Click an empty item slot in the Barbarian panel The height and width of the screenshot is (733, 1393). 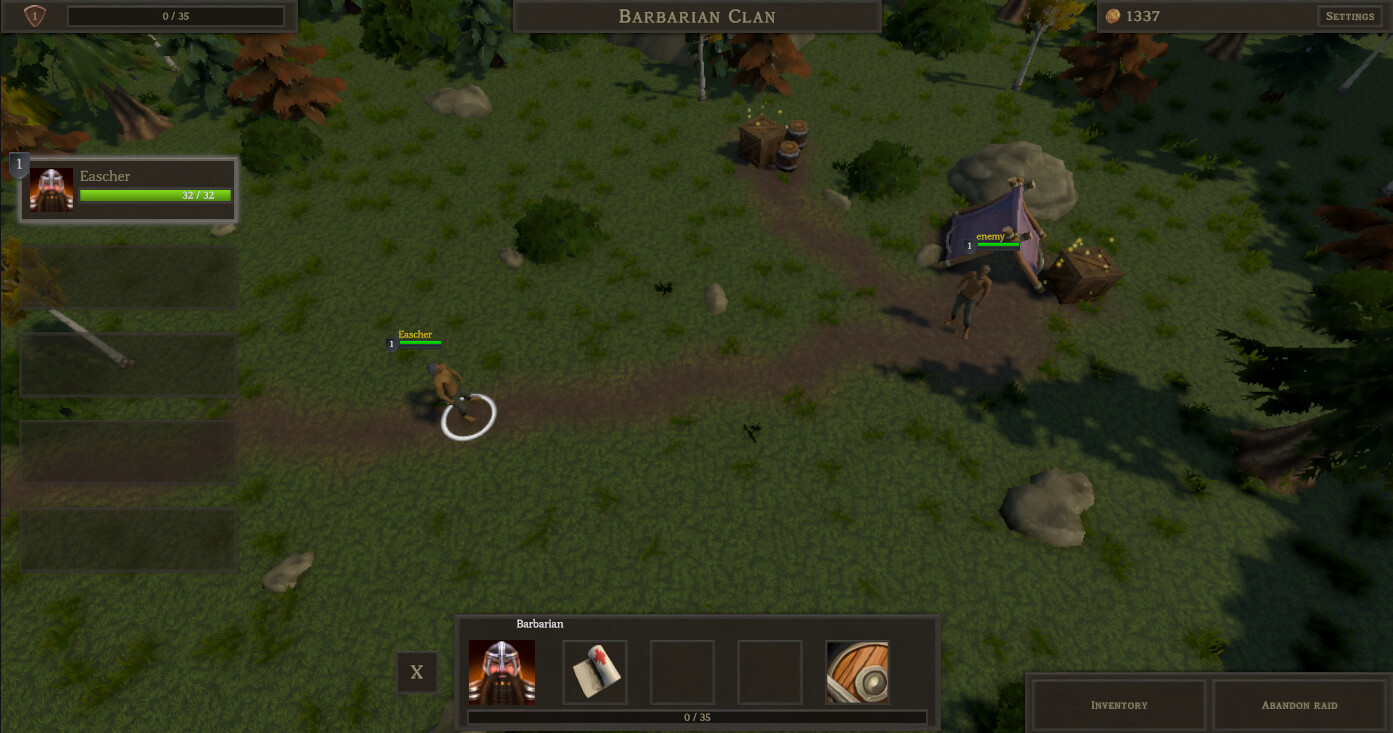point(682,672)
